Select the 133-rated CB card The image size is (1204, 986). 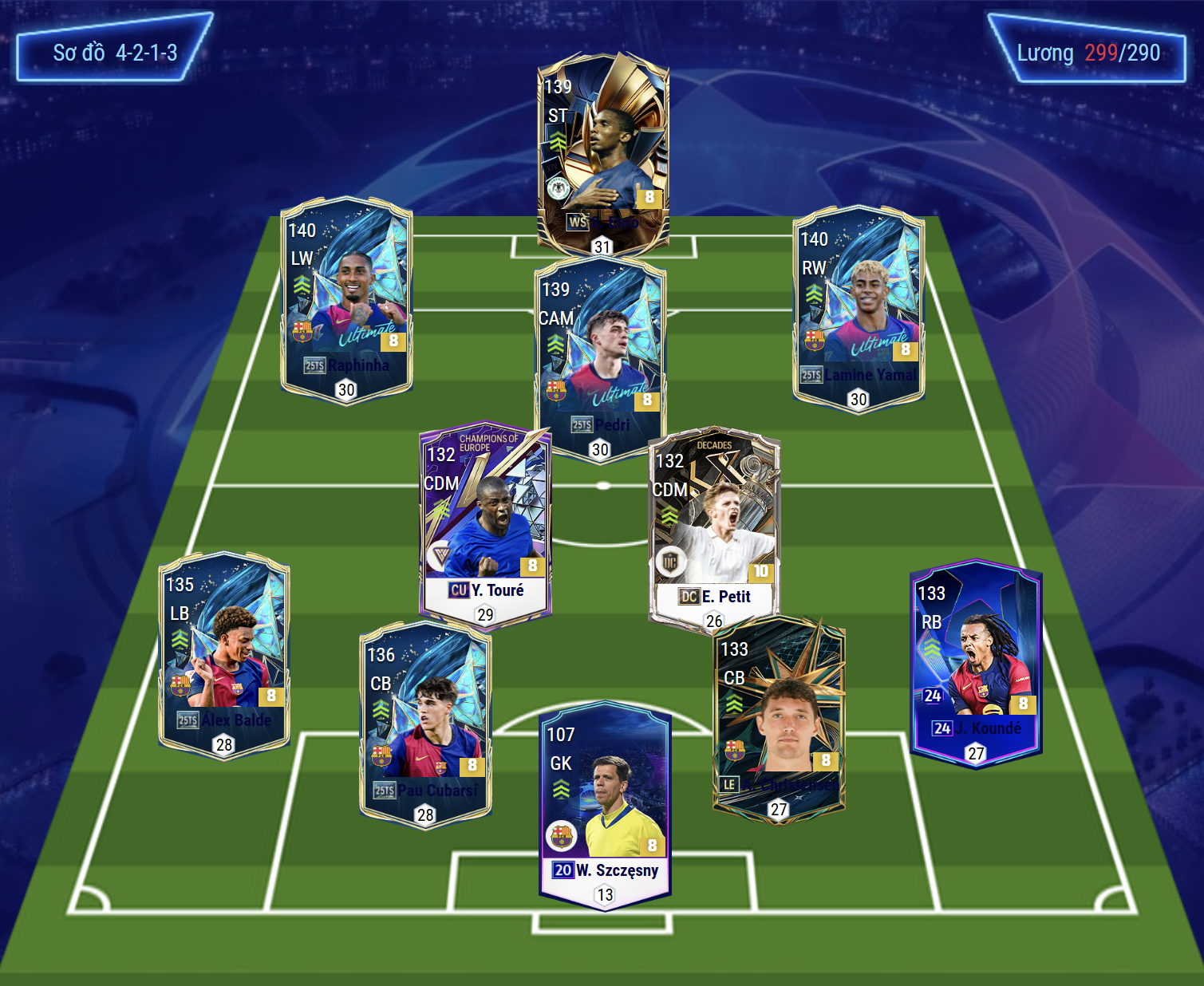[x=778, y=720]
